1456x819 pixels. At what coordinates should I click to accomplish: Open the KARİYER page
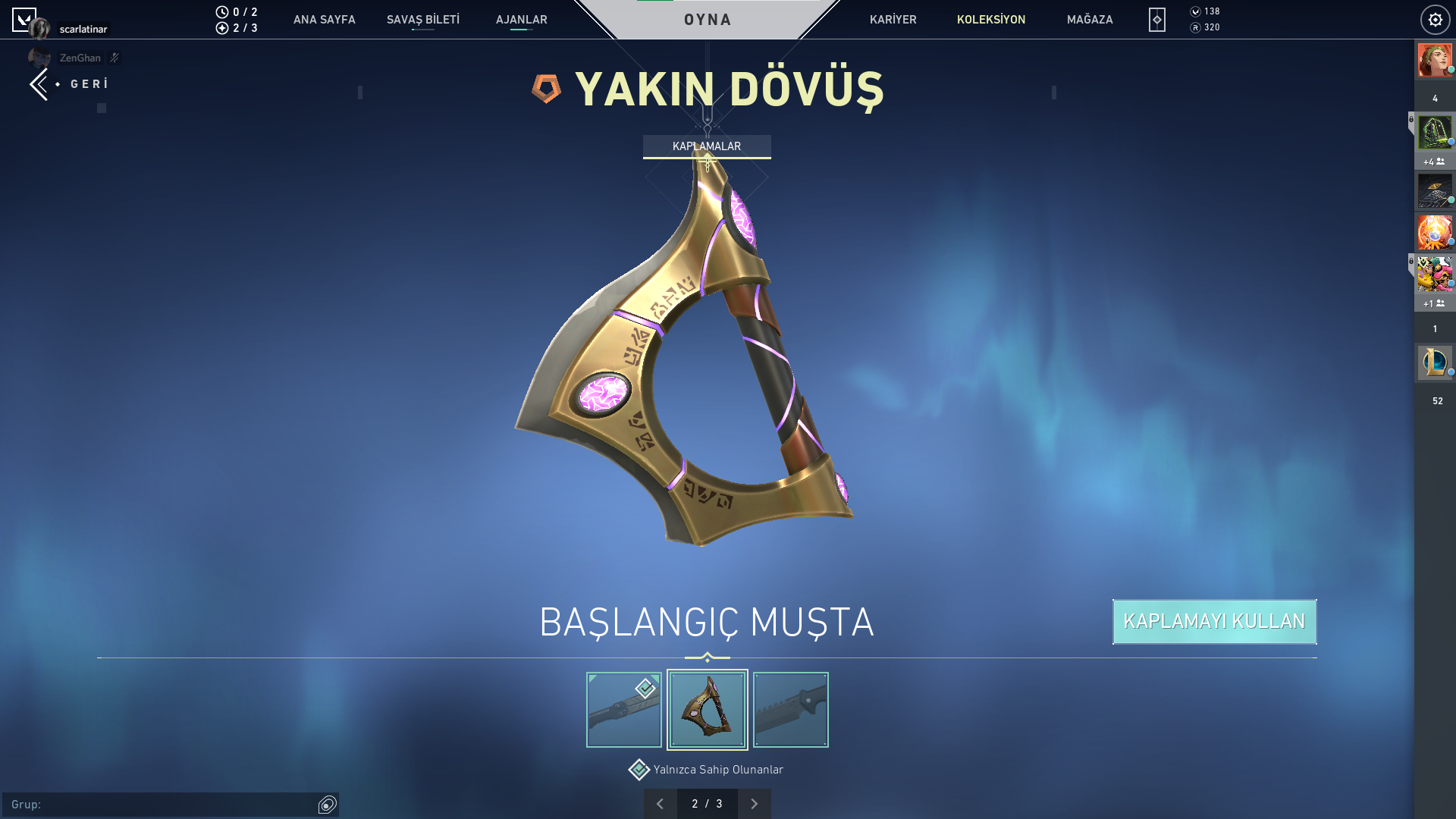click(893, 20)
